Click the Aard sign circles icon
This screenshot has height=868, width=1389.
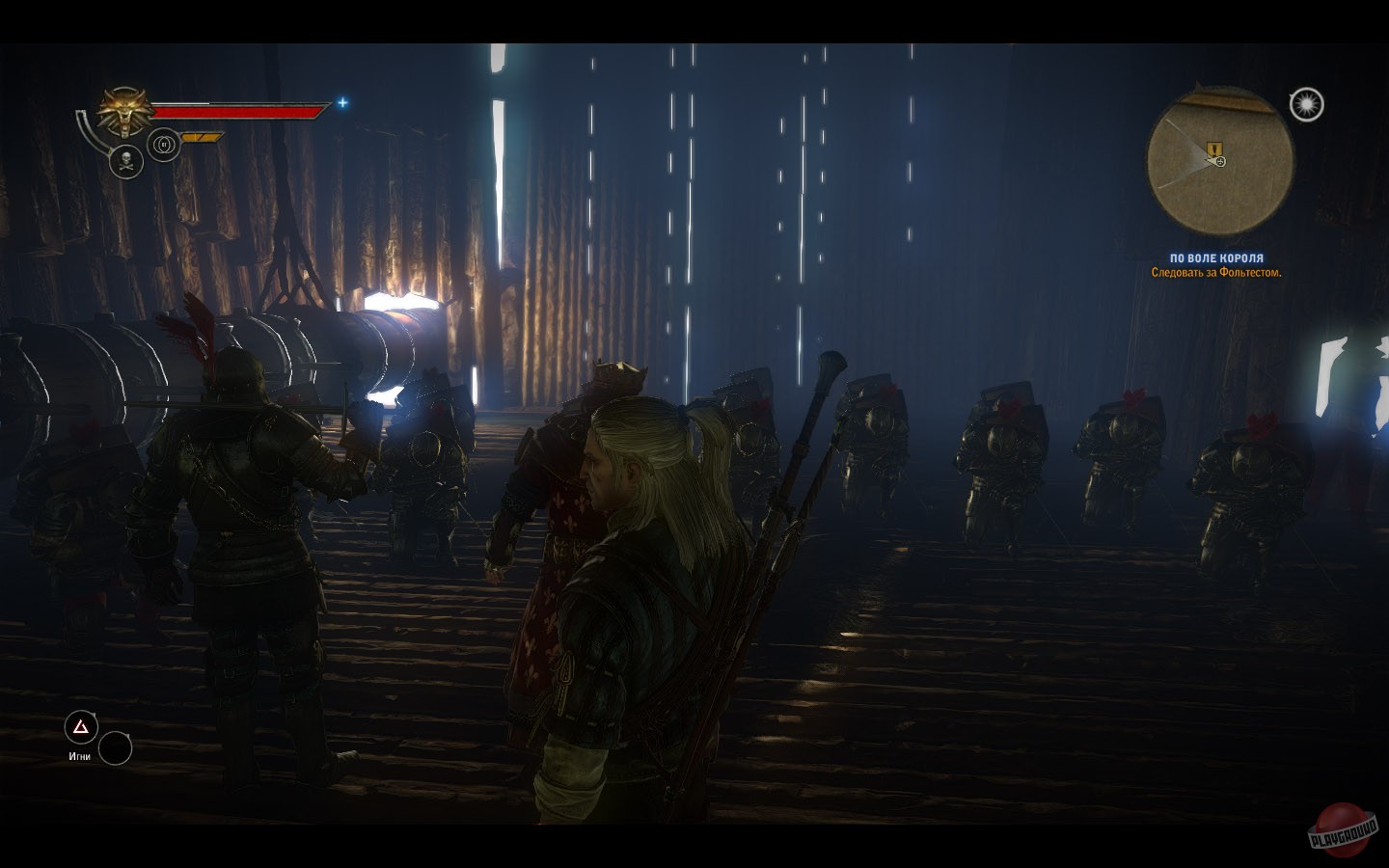[x=163, y=144]
